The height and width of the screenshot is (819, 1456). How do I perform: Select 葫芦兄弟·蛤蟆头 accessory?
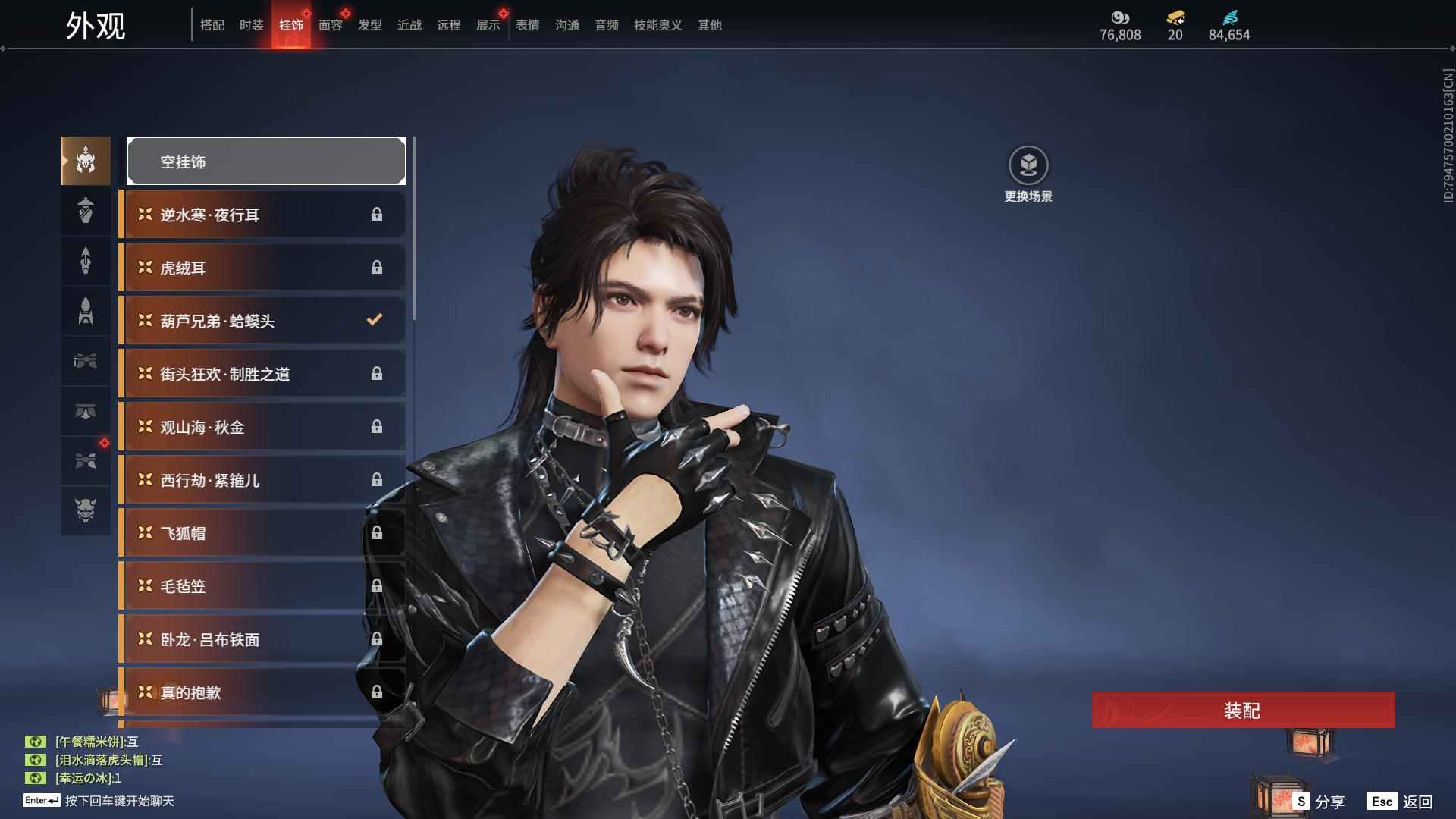click(262, 321)
